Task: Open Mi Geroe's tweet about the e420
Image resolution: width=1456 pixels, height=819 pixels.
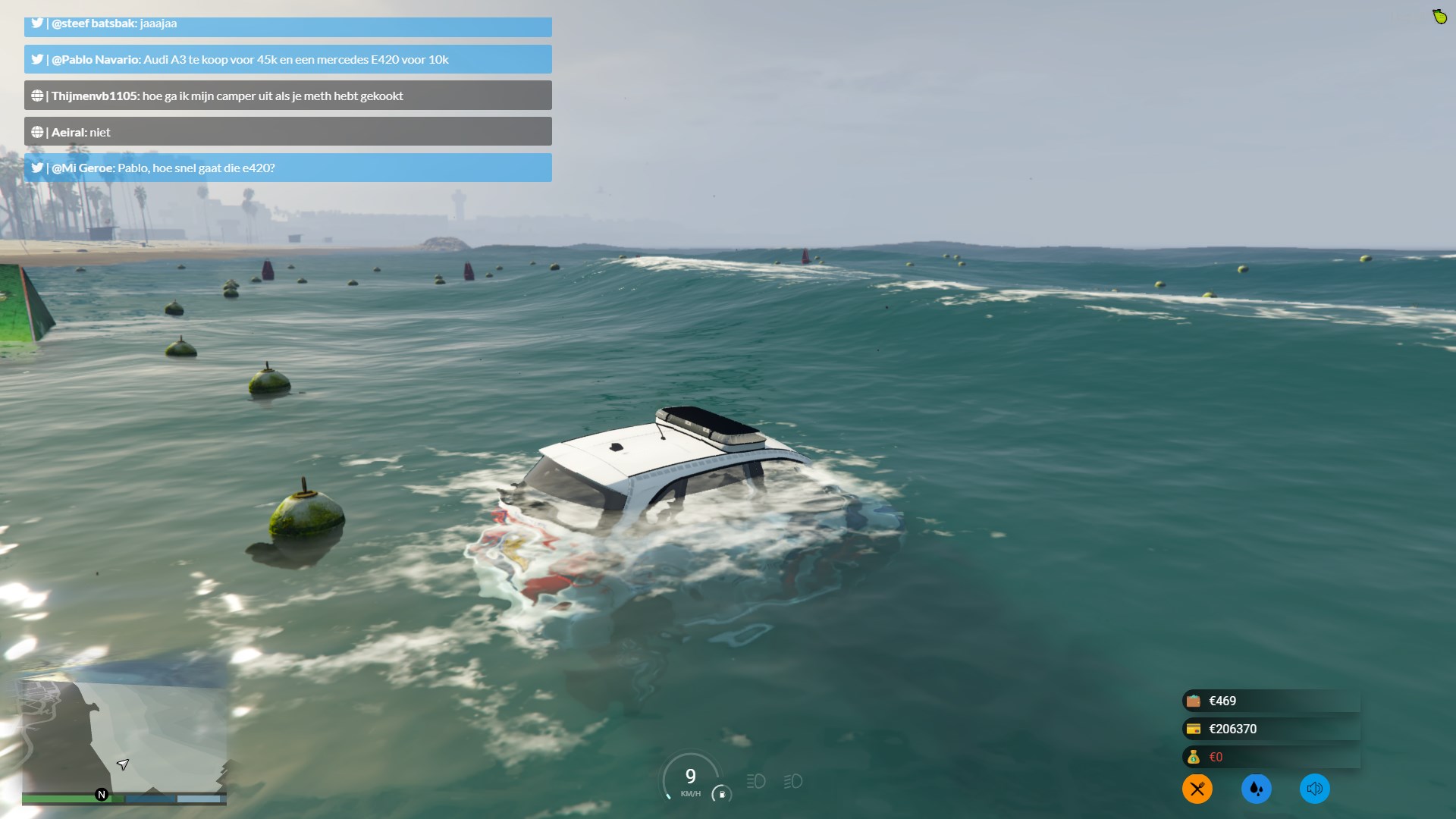Action: pyautogui.click(x=287, y=168)
